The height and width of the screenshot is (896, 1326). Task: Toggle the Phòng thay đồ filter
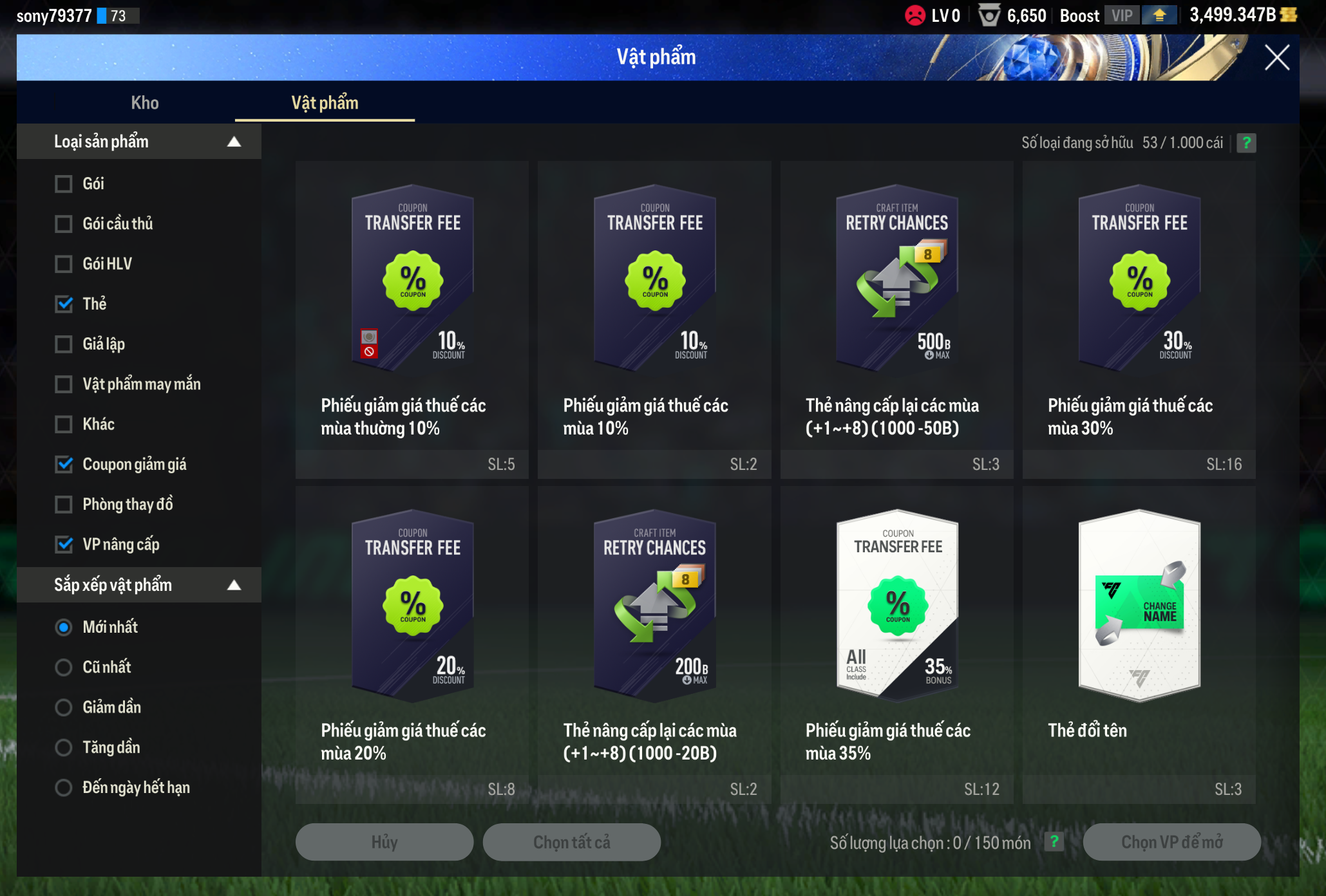(x=64, y=505)
